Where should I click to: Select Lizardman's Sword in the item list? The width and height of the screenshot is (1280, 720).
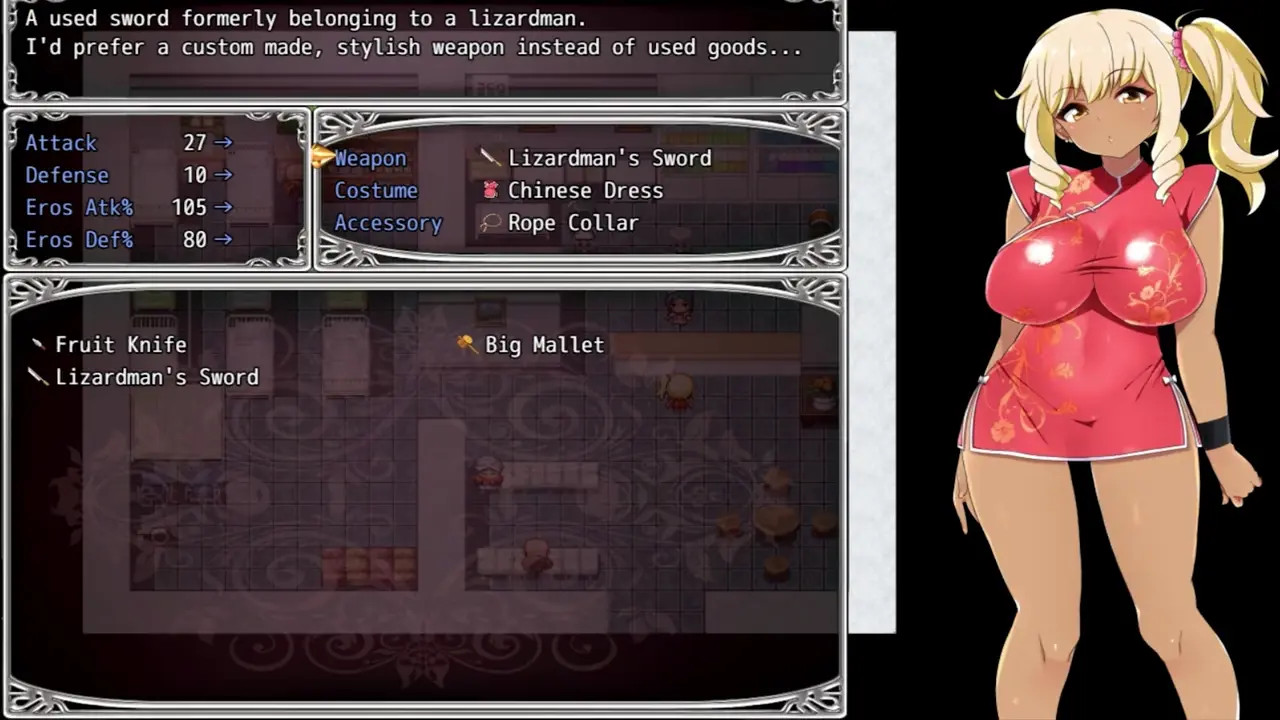coord(156,377)
